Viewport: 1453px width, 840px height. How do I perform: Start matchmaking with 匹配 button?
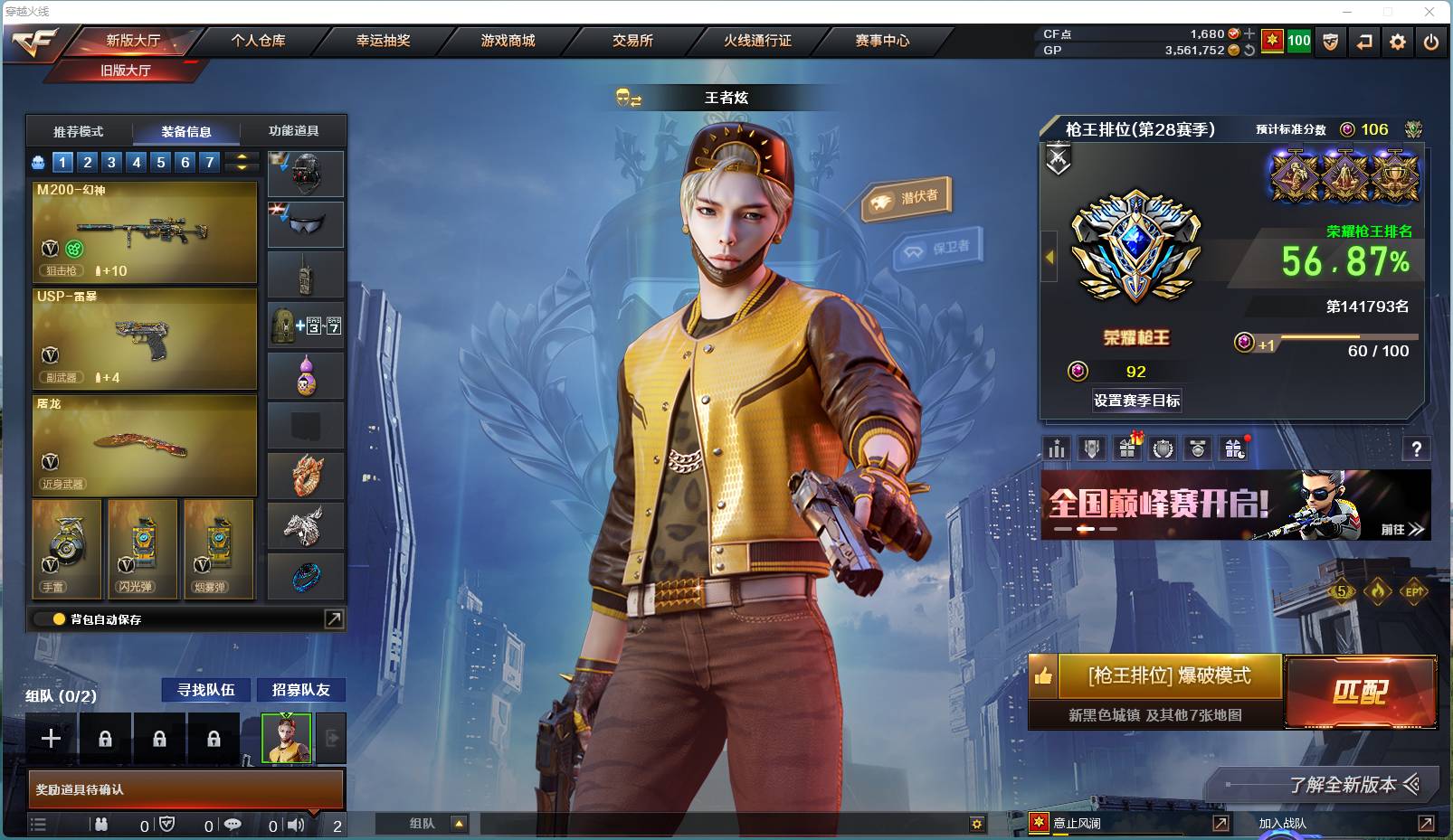point(1360,692)
